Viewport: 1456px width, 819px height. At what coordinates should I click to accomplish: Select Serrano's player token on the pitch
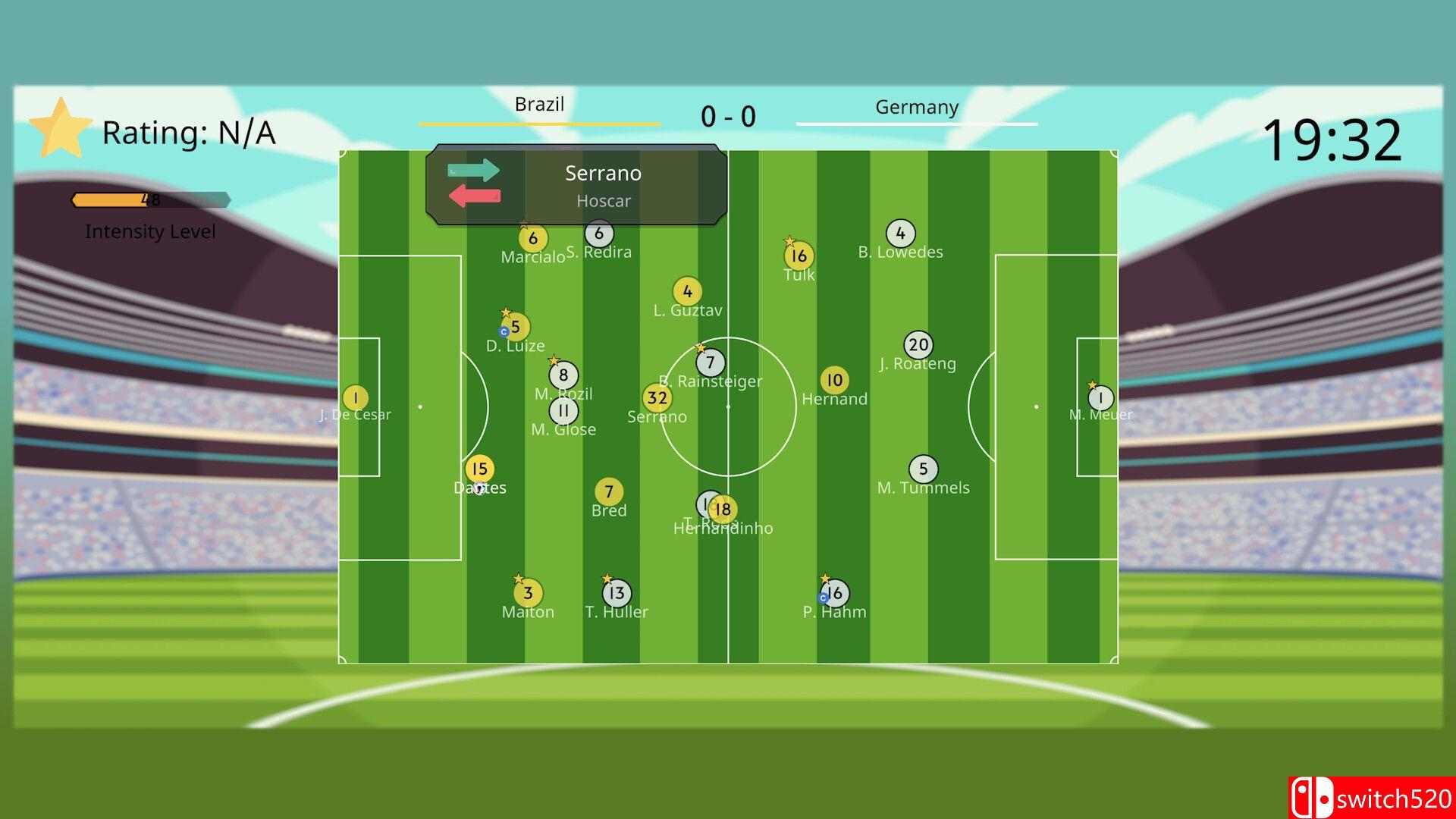click(x=657, y=397)
